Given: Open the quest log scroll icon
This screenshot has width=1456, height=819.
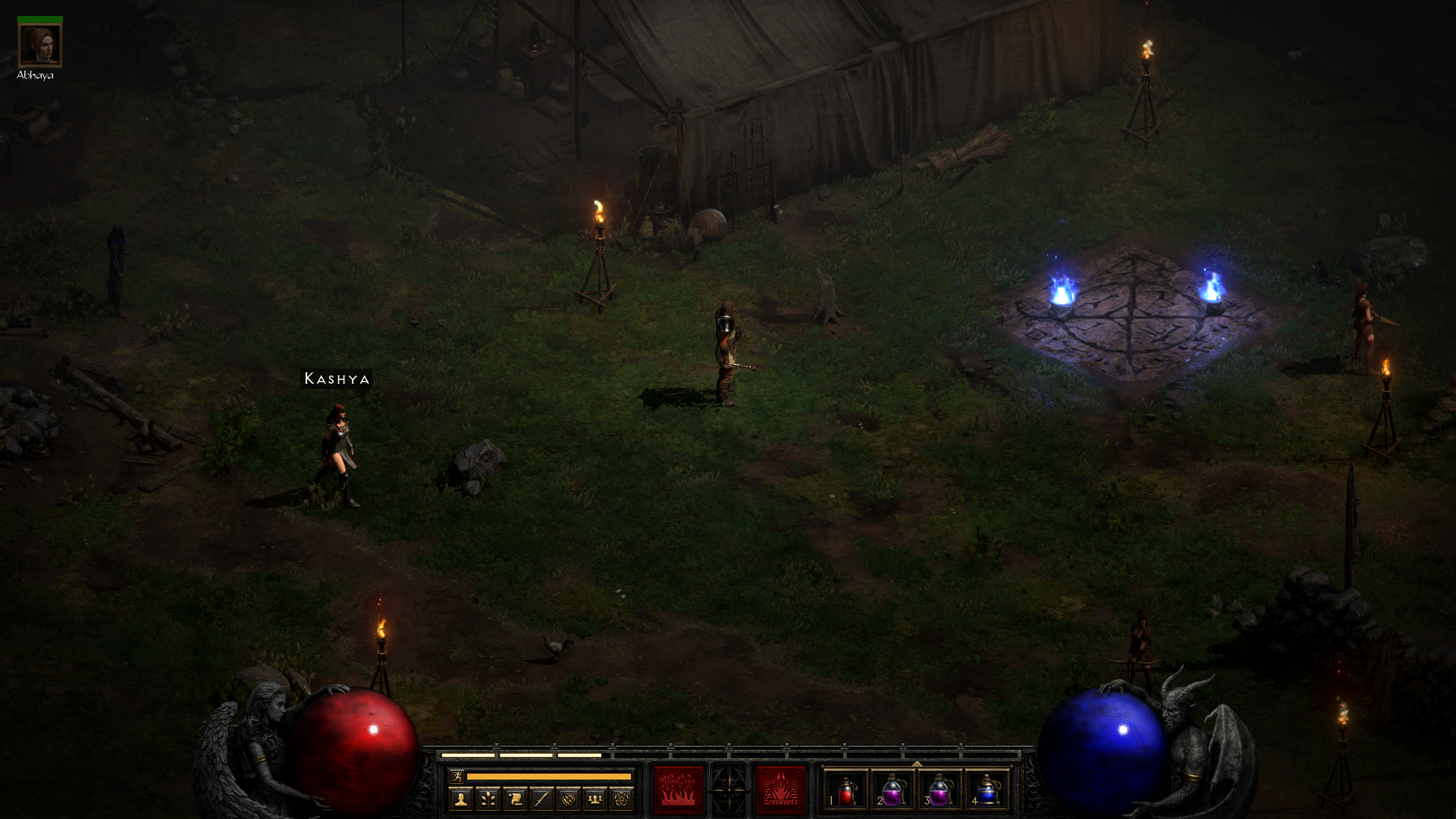Looking at the screenshot, I should [515, 799].
